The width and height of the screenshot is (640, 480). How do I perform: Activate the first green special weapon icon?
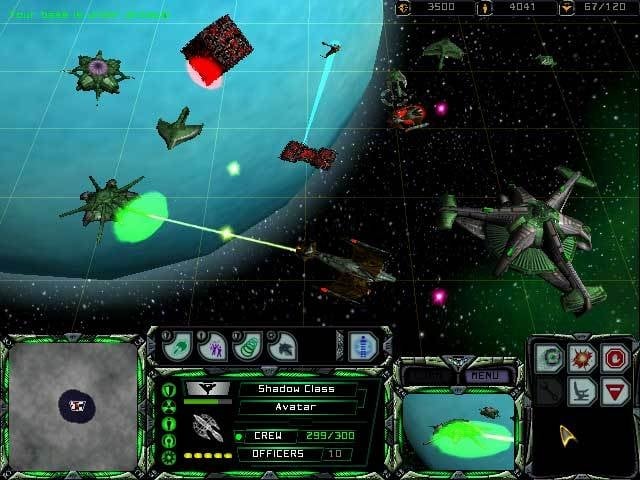(x=180, y=346)
